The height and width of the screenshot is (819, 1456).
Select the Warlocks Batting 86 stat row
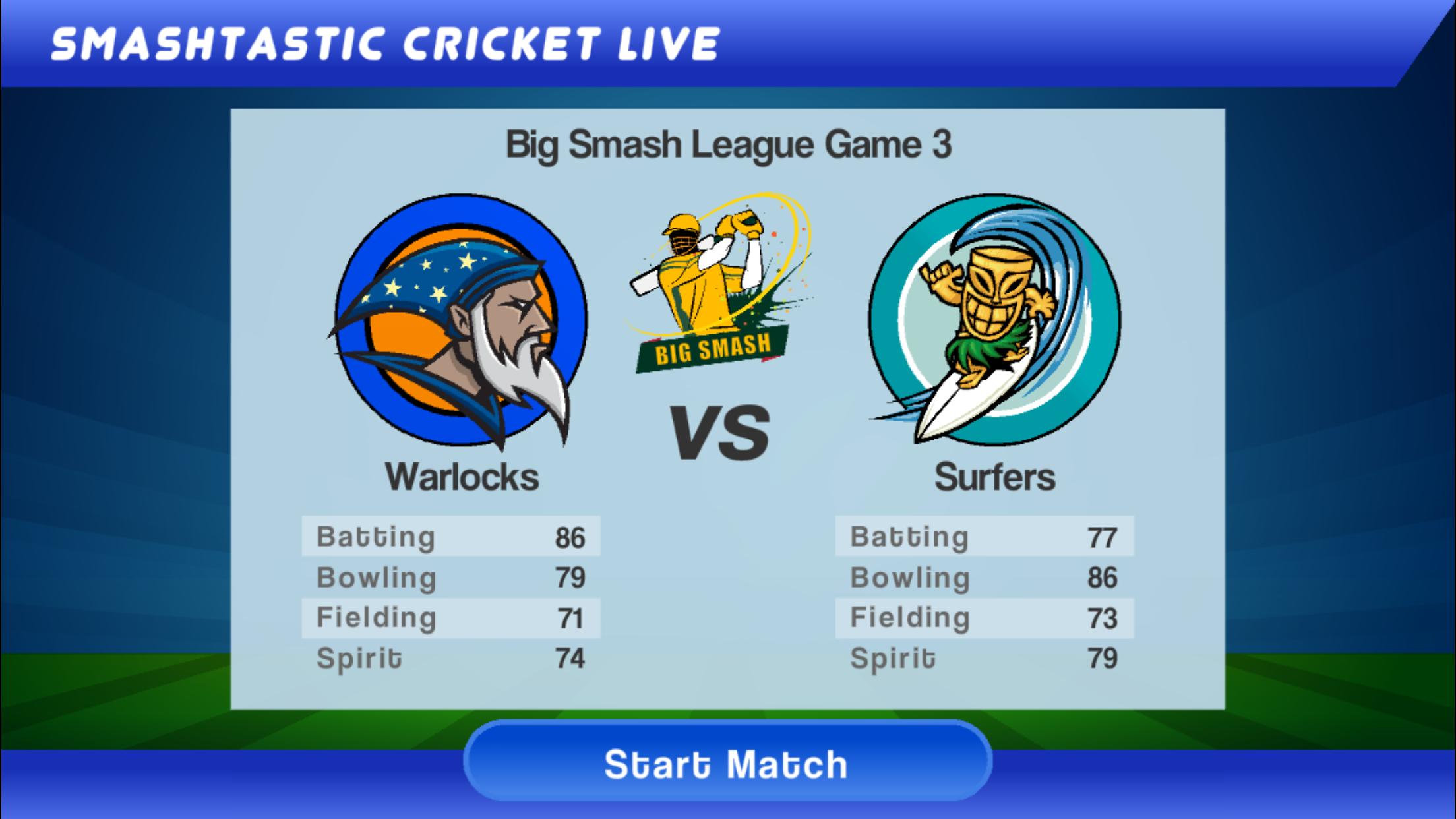click(452, 537)
